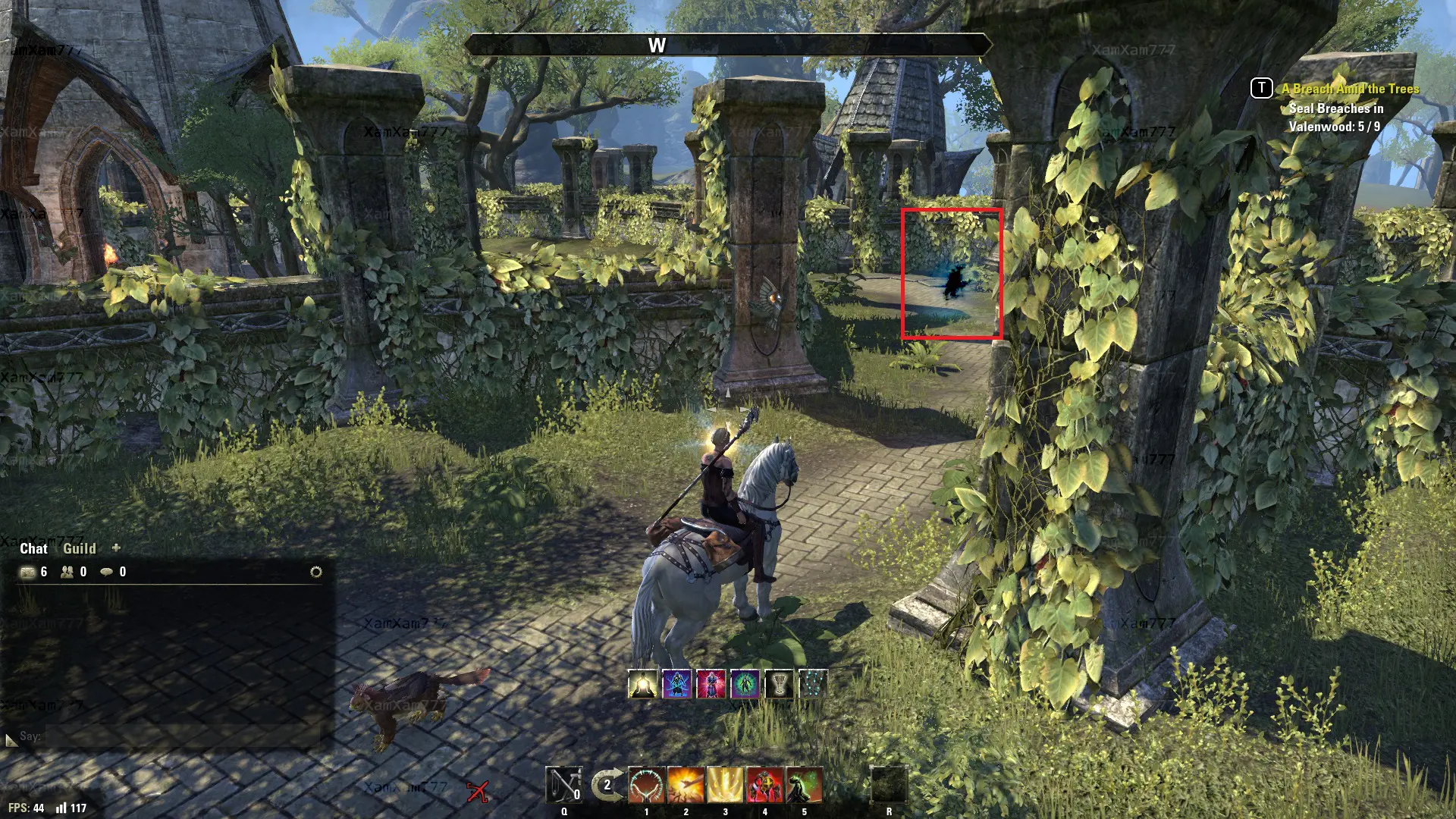Open mail from the envelope icon
The height and width of the screenshot is (819, 1456).
coord(28,572)
